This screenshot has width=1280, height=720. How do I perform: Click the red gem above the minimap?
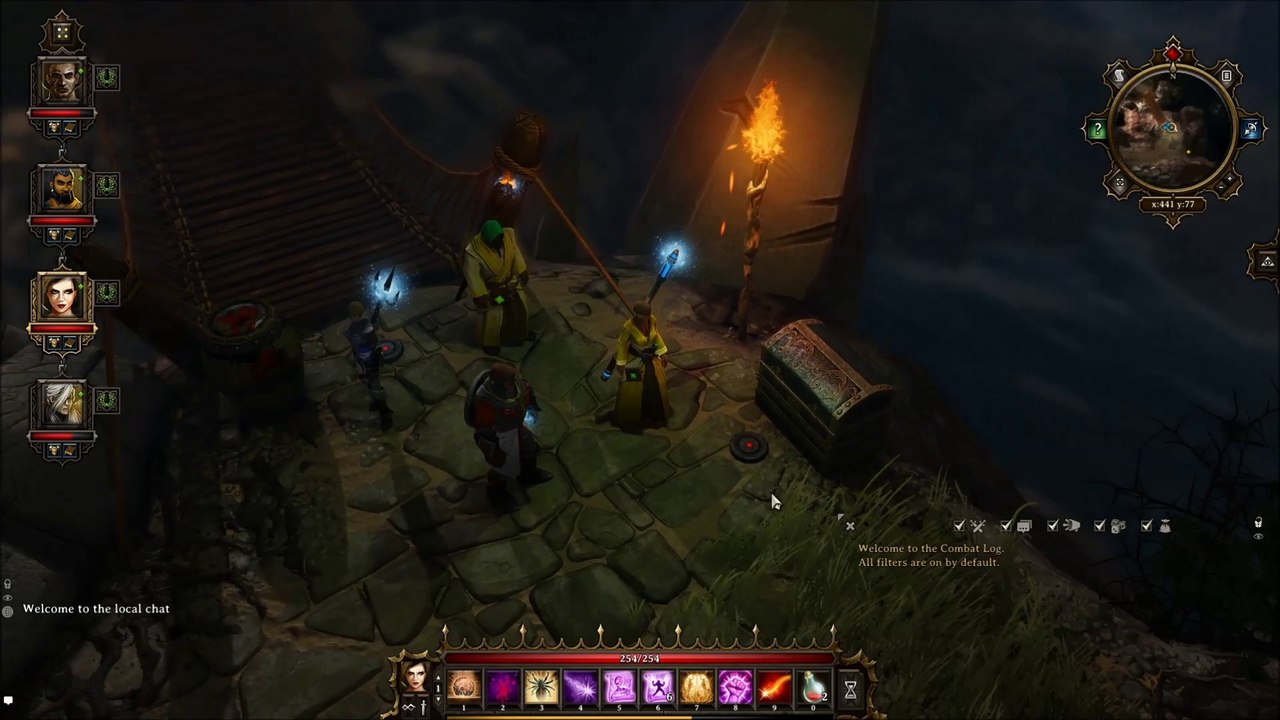pos(1173,53)
